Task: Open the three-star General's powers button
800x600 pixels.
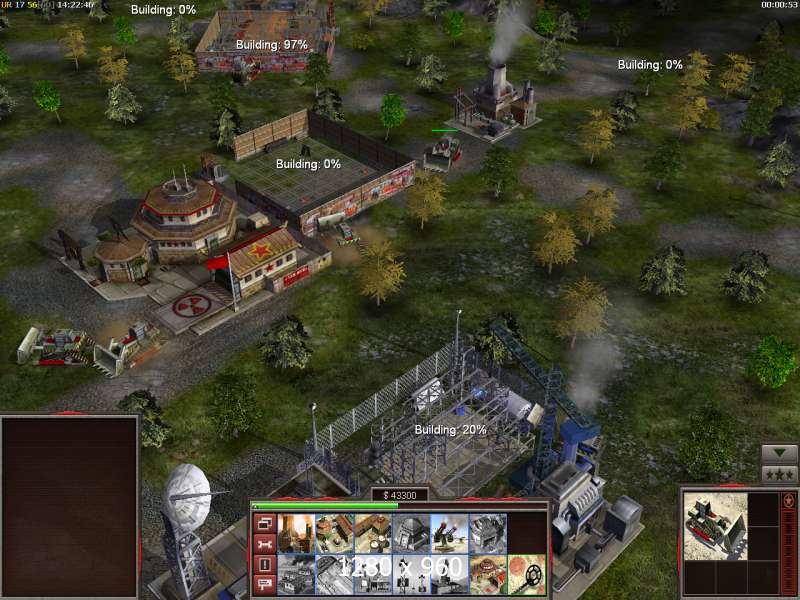Action: 779,474
